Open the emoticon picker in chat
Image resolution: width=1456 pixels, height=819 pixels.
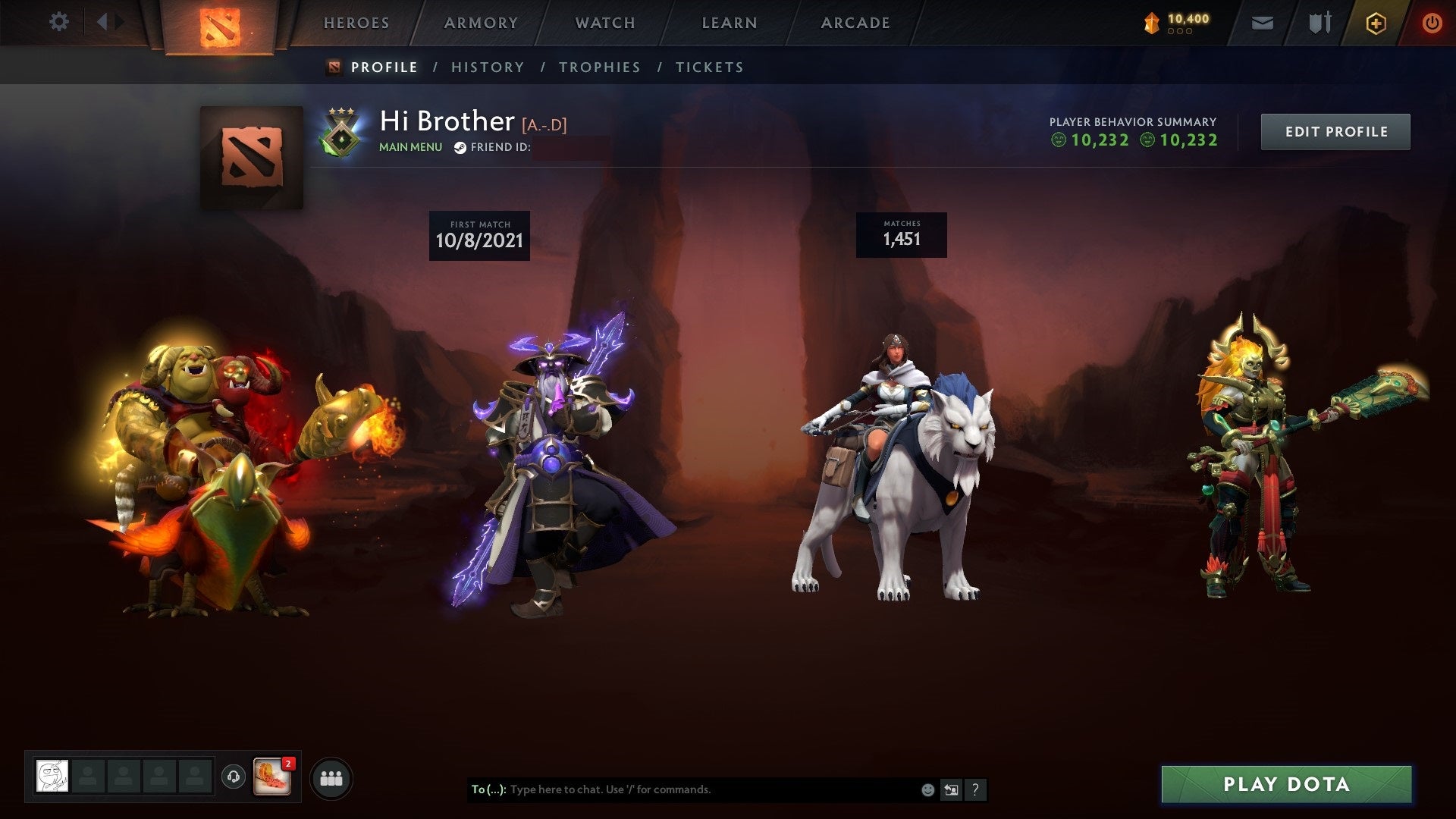coord(927,789)
